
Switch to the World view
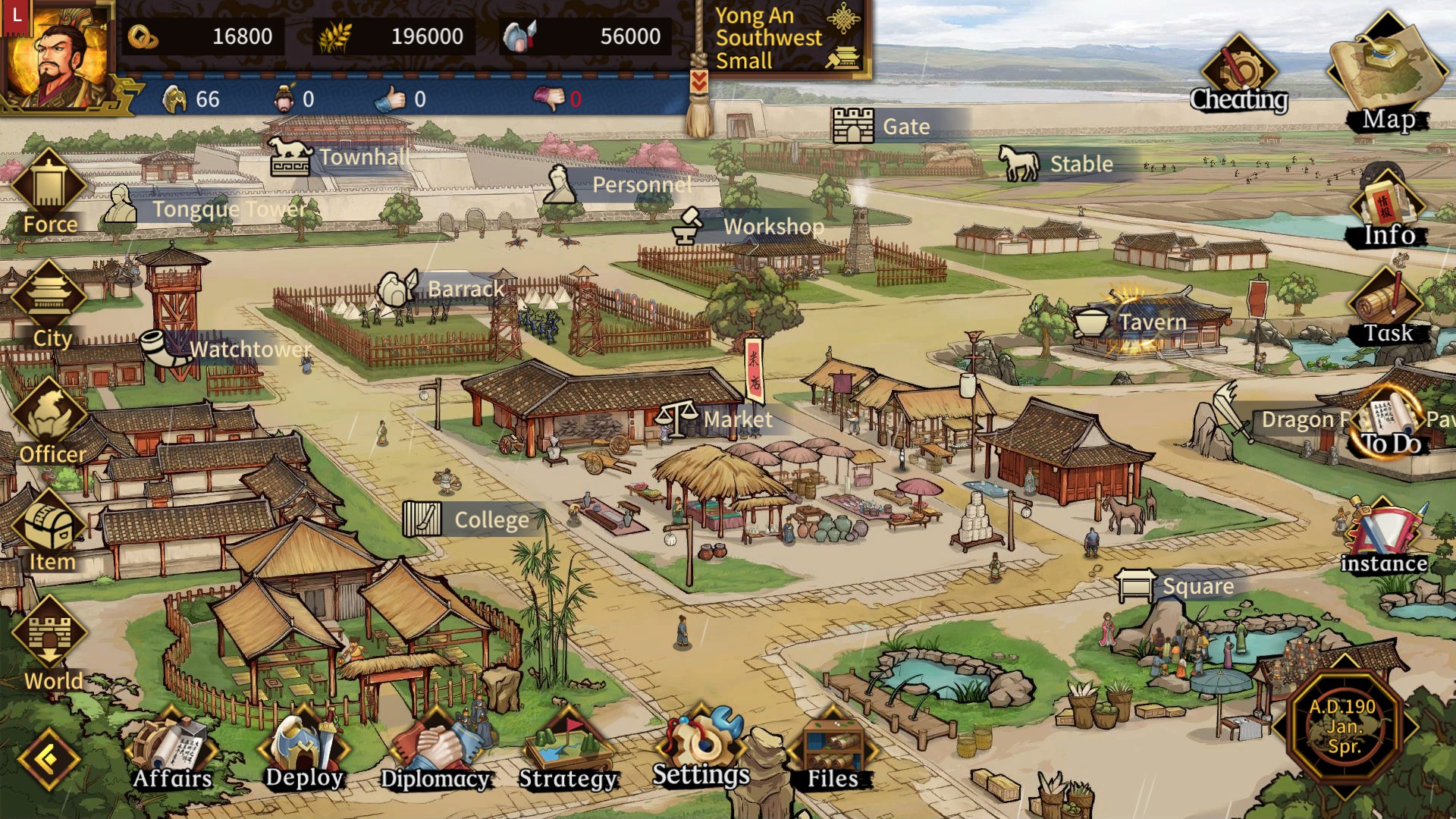(52, 646)
